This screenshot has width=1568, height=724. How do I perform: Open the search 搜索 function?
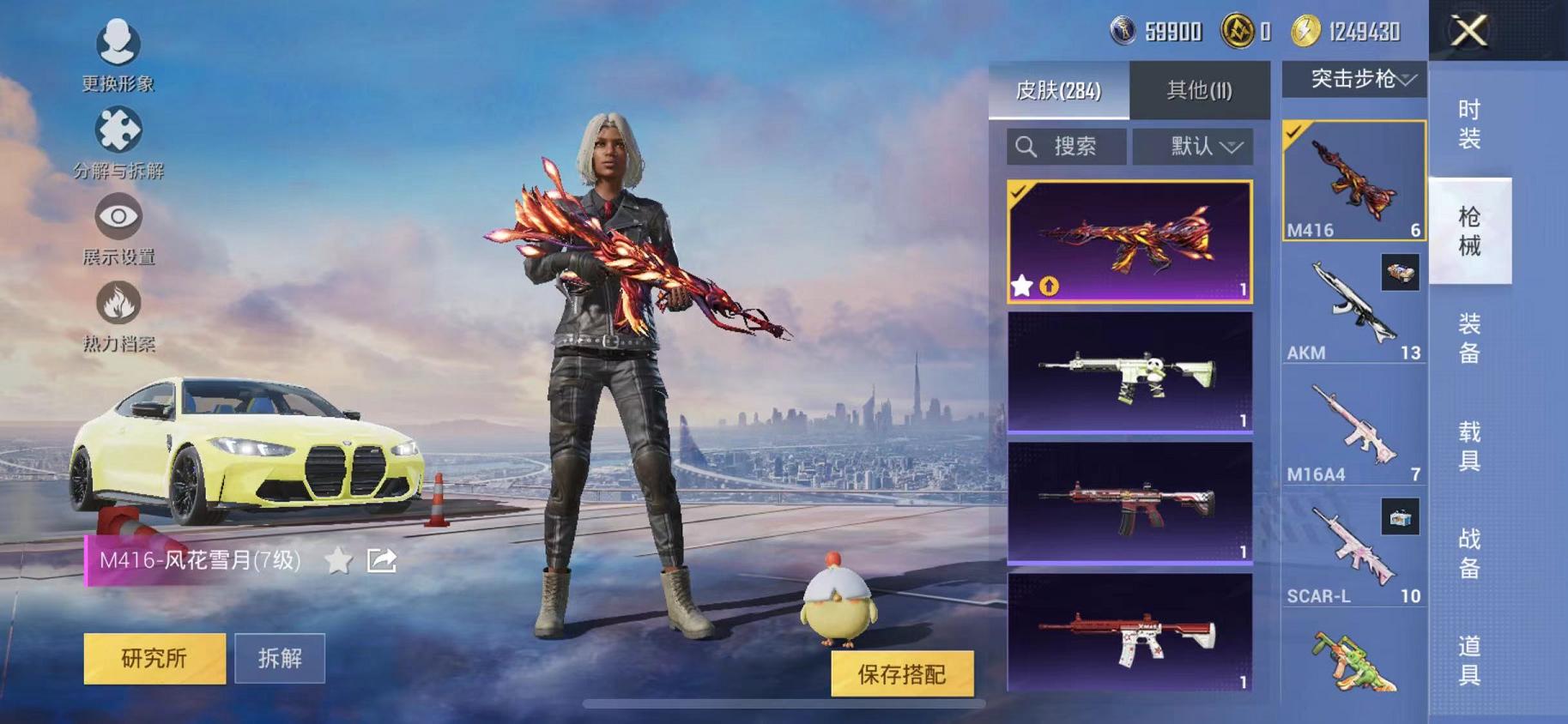click(1066, 146)
